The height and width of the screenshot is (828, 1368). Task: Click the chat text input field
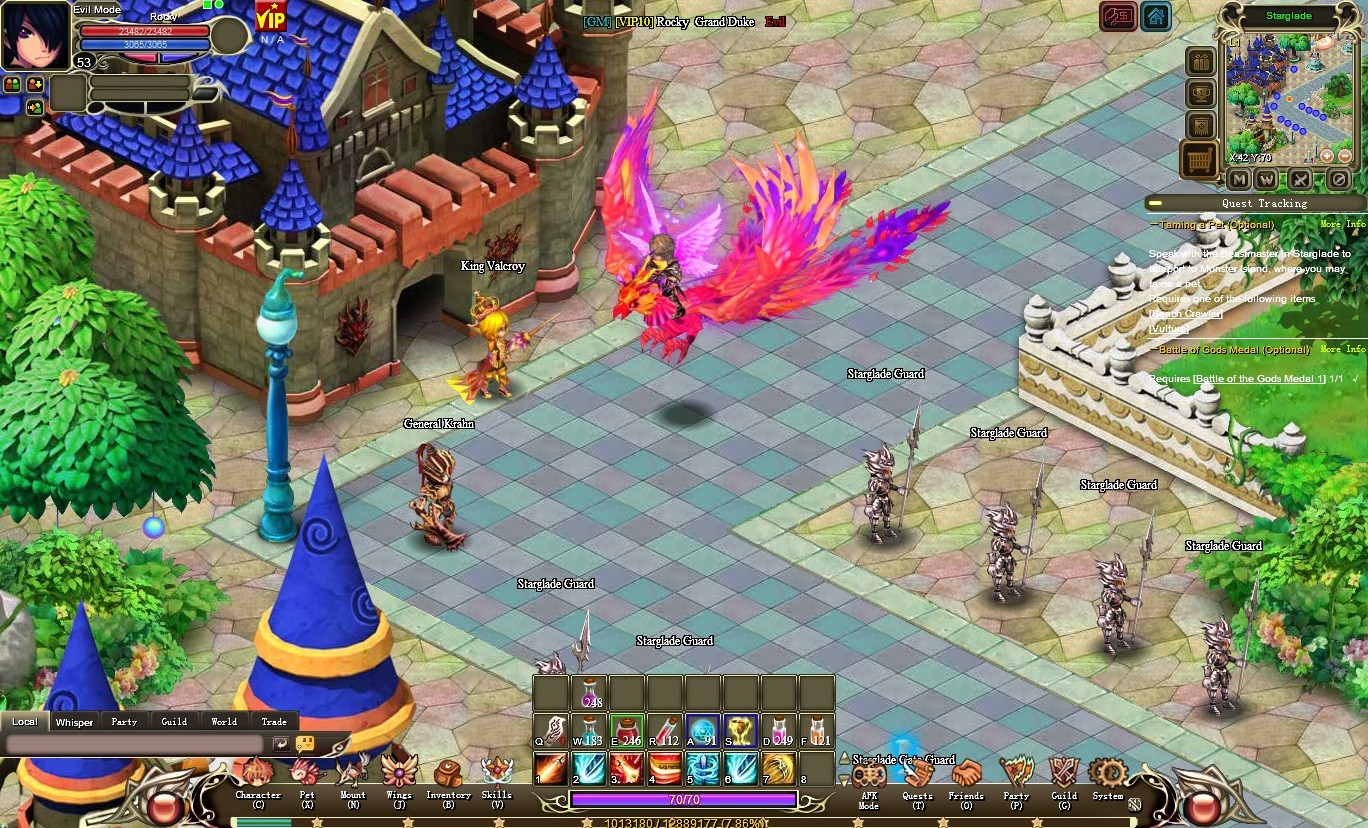click(135, 745)
